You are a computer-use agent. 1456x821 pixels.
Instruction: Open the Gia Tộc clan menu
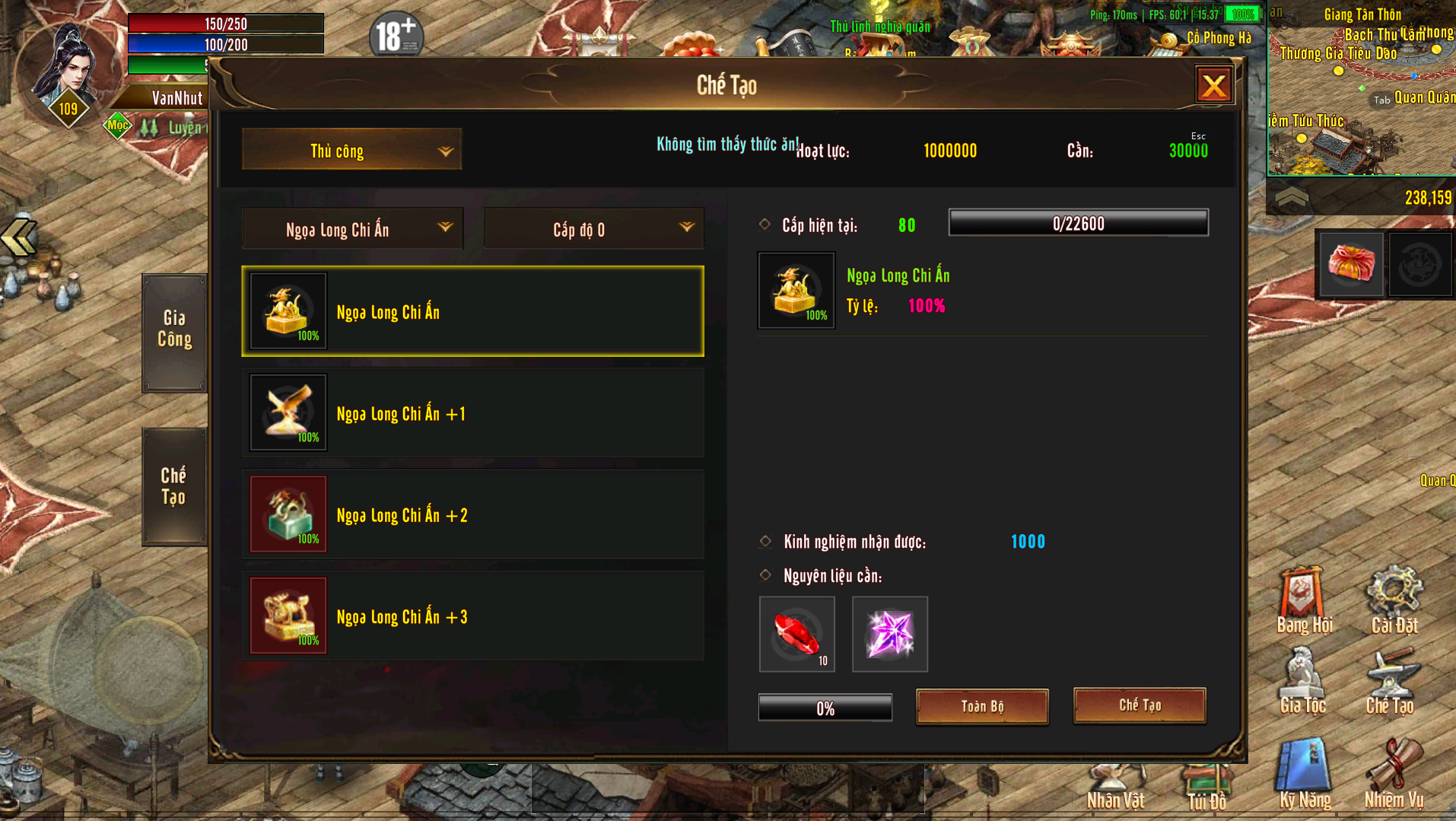(x=1302, y=682)
